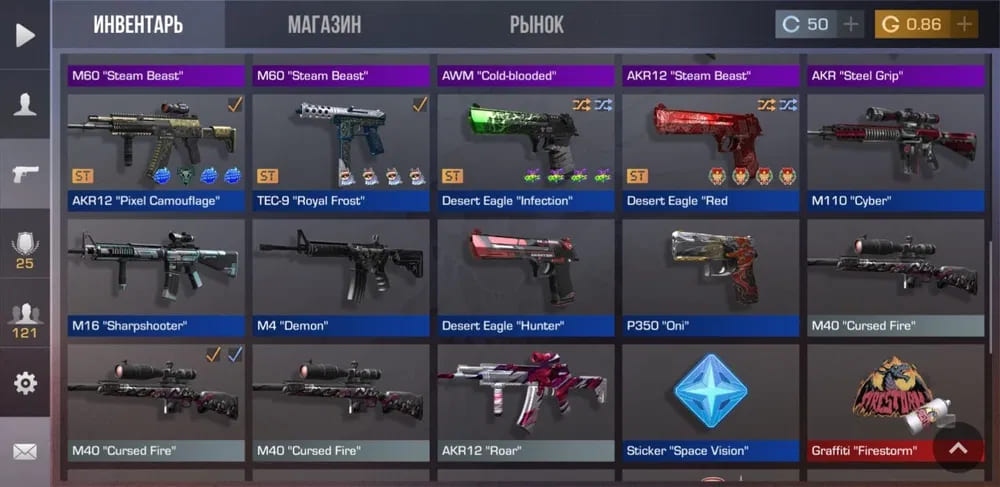The width and height of the screenshot is (1000, 487).
Task: Open the profile silhouette icon
Action: point(24,104)
